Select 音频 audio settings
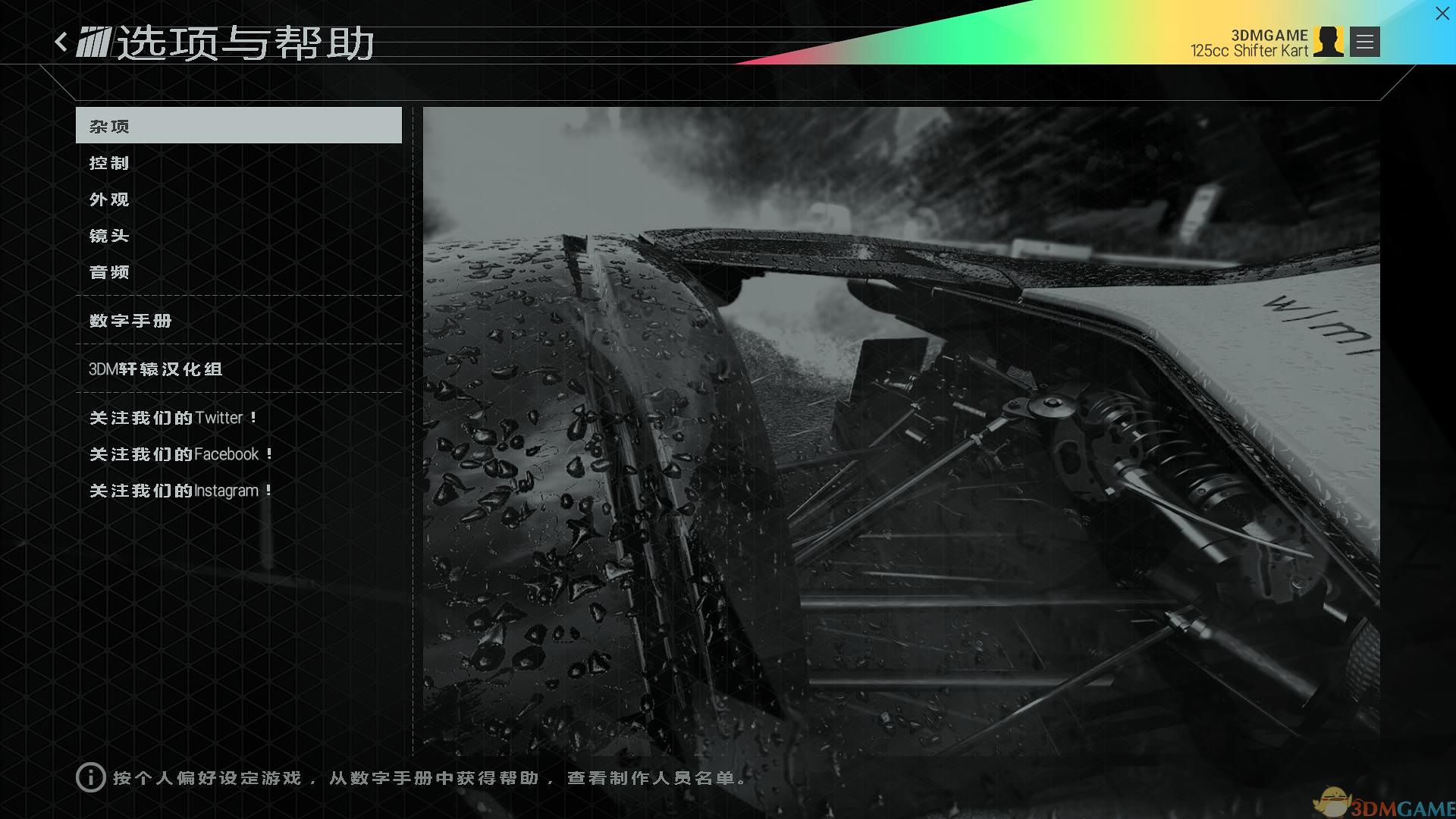Image resolution: width=1456 pixels, height=819 pixels. pyautogui.click(x=109, y=271)
